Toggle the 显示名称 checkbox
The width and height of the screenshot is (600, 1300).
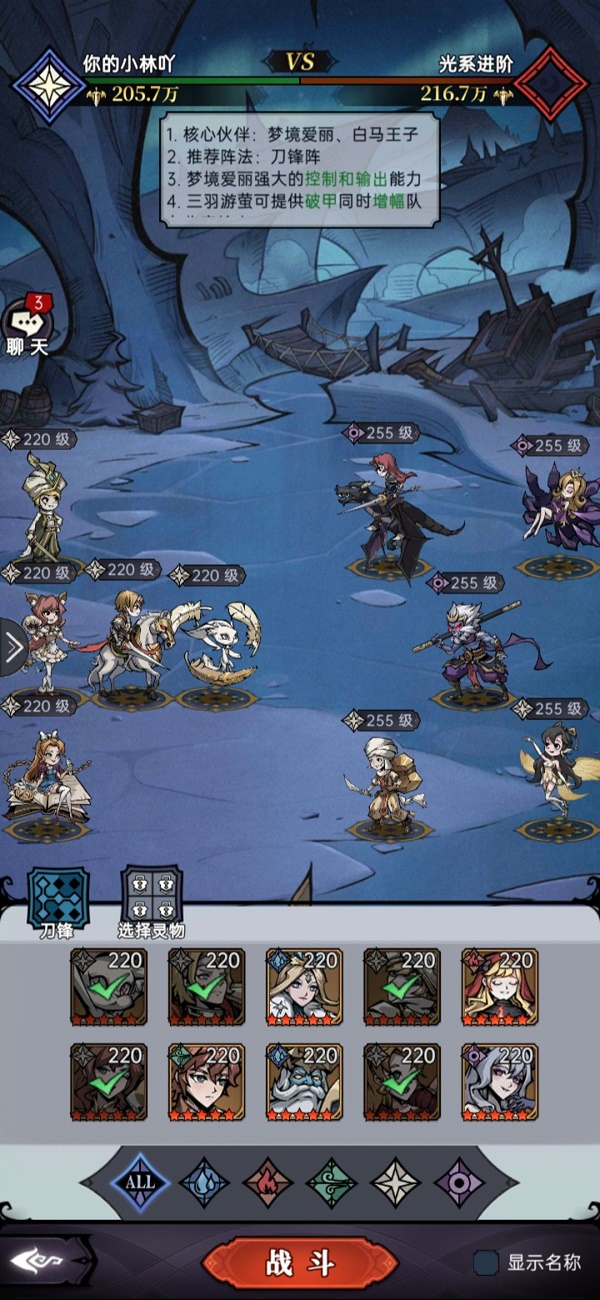click(487, 1263)
